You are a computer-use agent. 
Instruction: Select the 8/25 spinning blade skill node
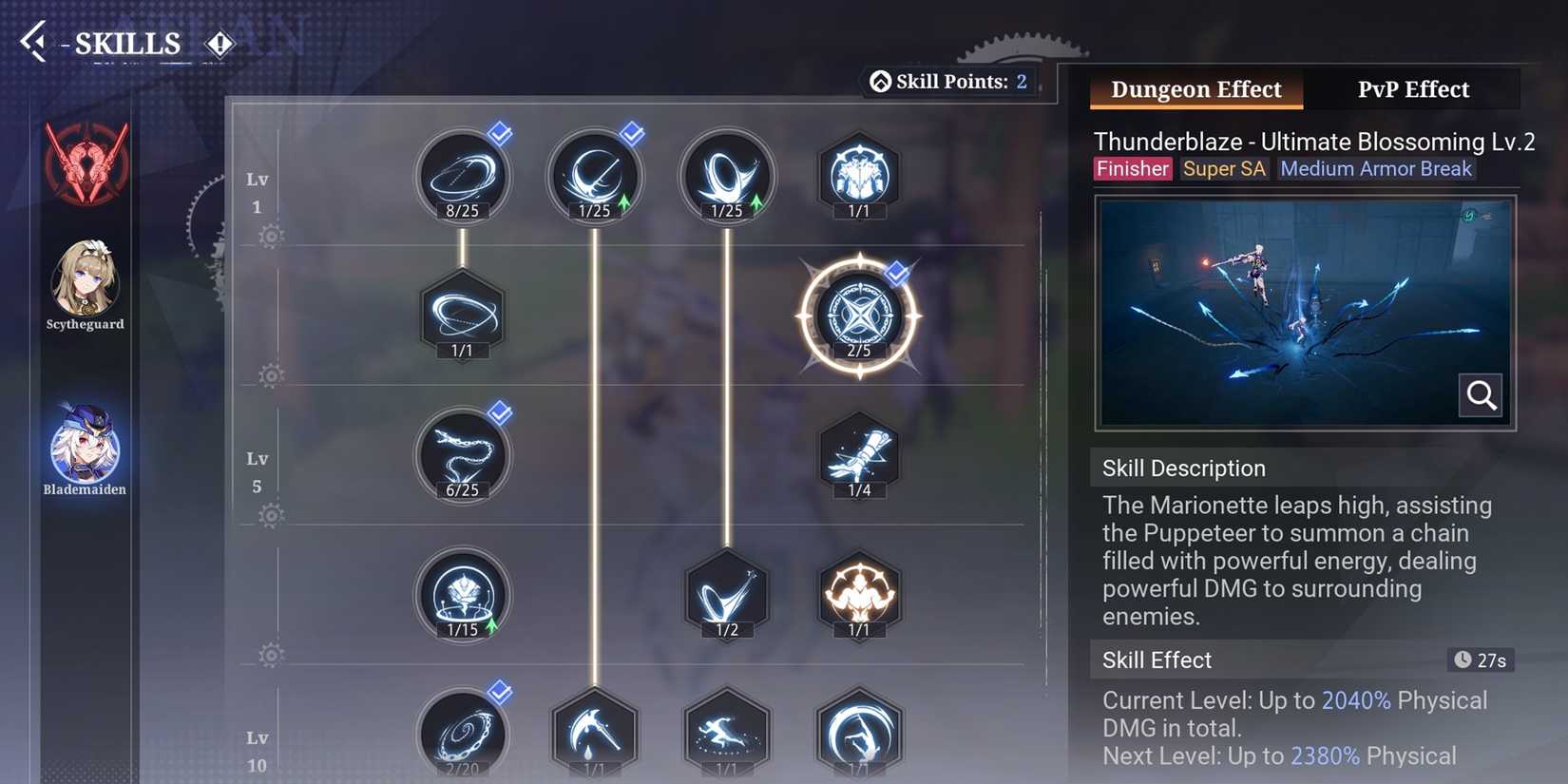463,176
